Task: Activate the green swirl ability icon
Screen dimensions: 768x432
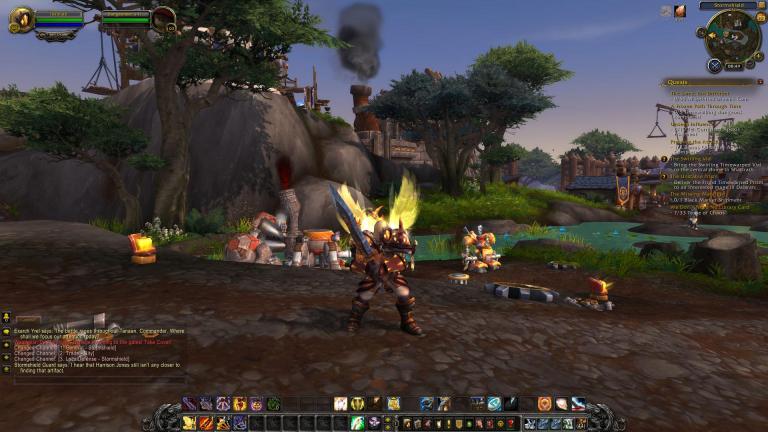Action: pos(273,404)
